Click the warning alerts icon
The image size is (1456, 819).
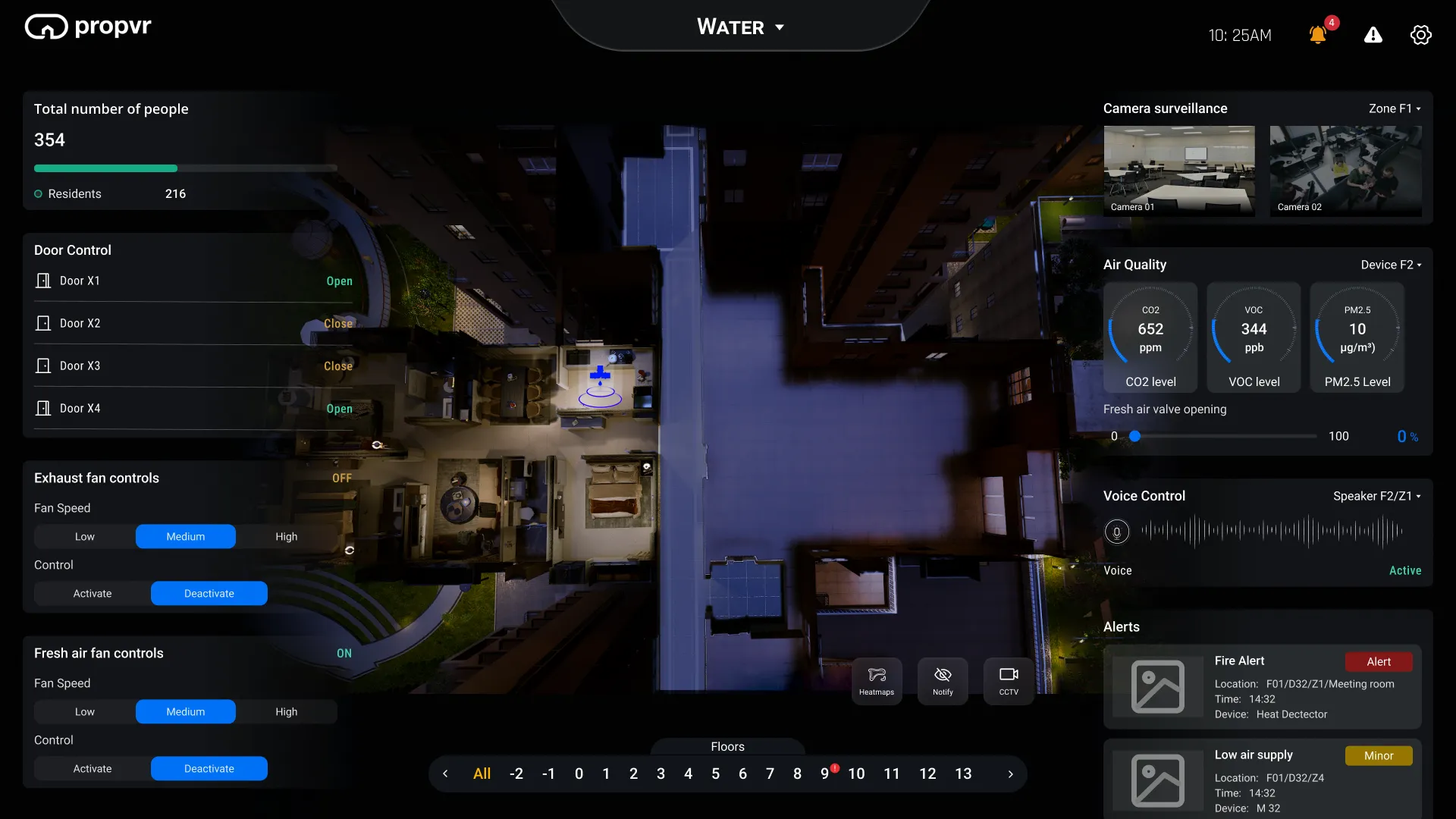pyautogui.click(x=1373, y=35)
